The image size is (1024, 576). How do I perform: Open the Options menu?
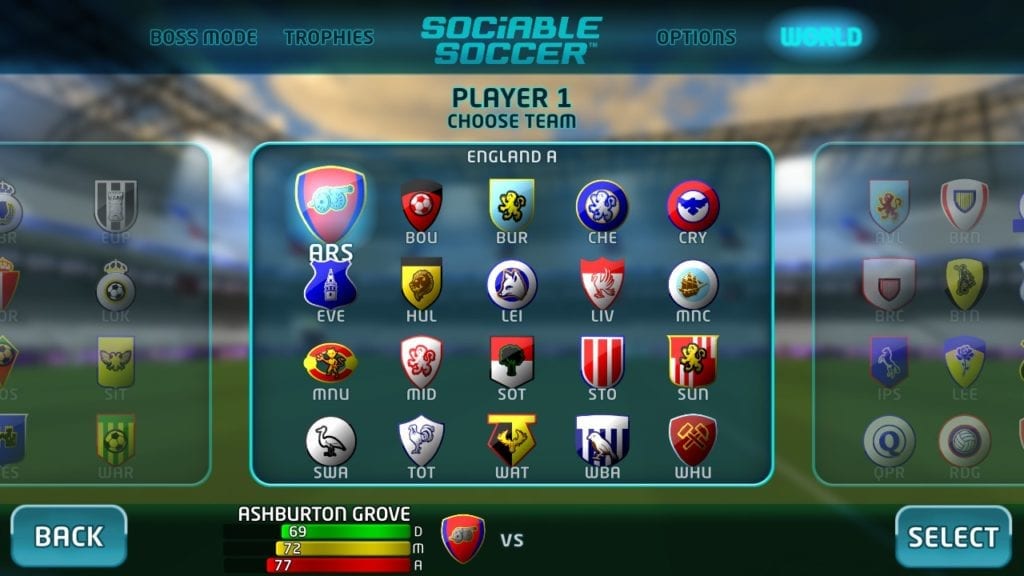[695, 38]
